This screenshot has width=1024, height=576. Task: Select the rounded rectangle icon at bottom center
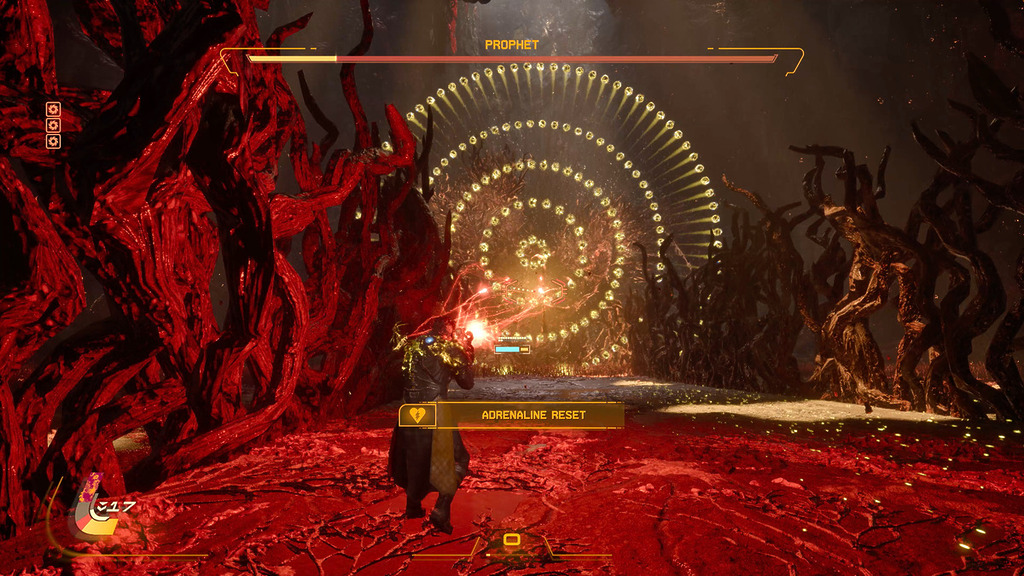511,540
